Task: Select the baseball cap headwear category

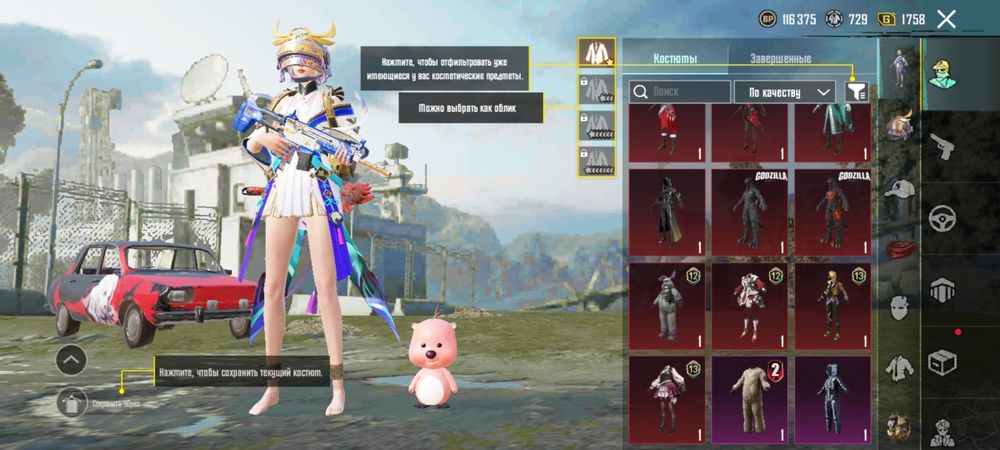Action: 898,190
